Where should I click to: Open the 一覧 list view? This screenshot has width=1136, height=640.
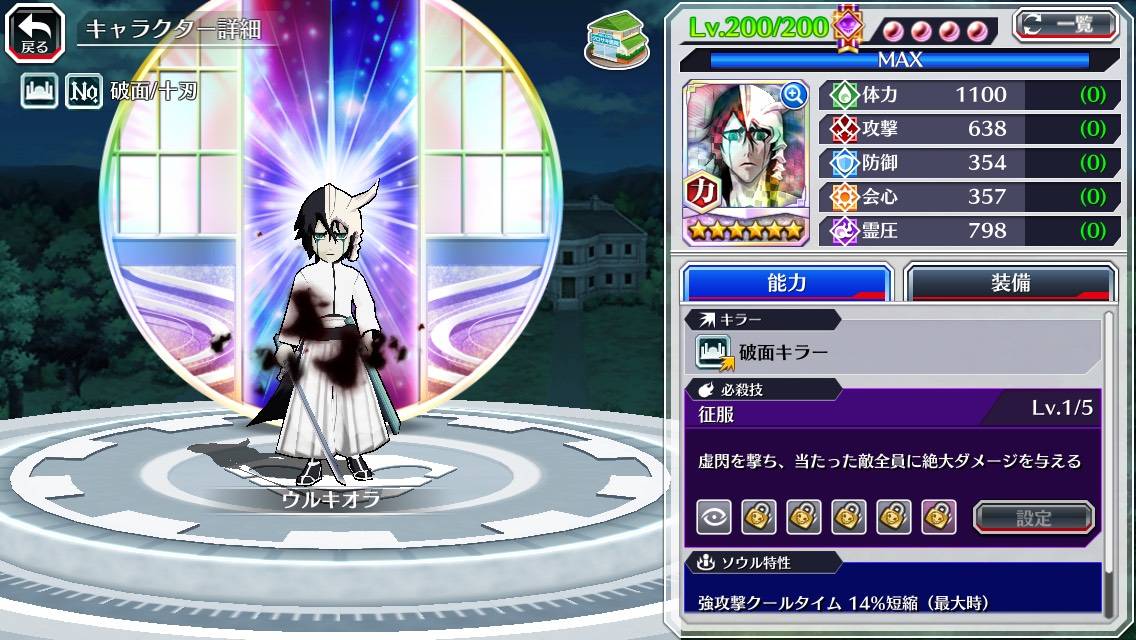pos(1067,25)
